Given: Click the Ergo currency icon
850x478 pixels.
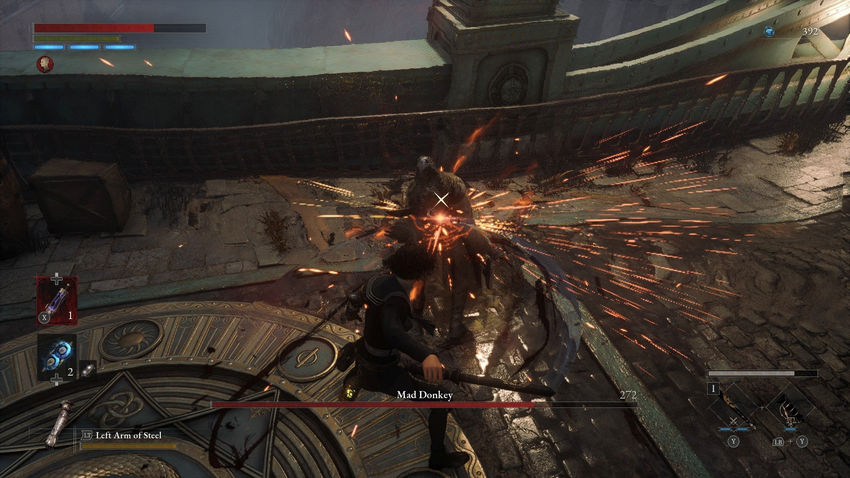Looking at the screenshot, I should tap(769, 32).
